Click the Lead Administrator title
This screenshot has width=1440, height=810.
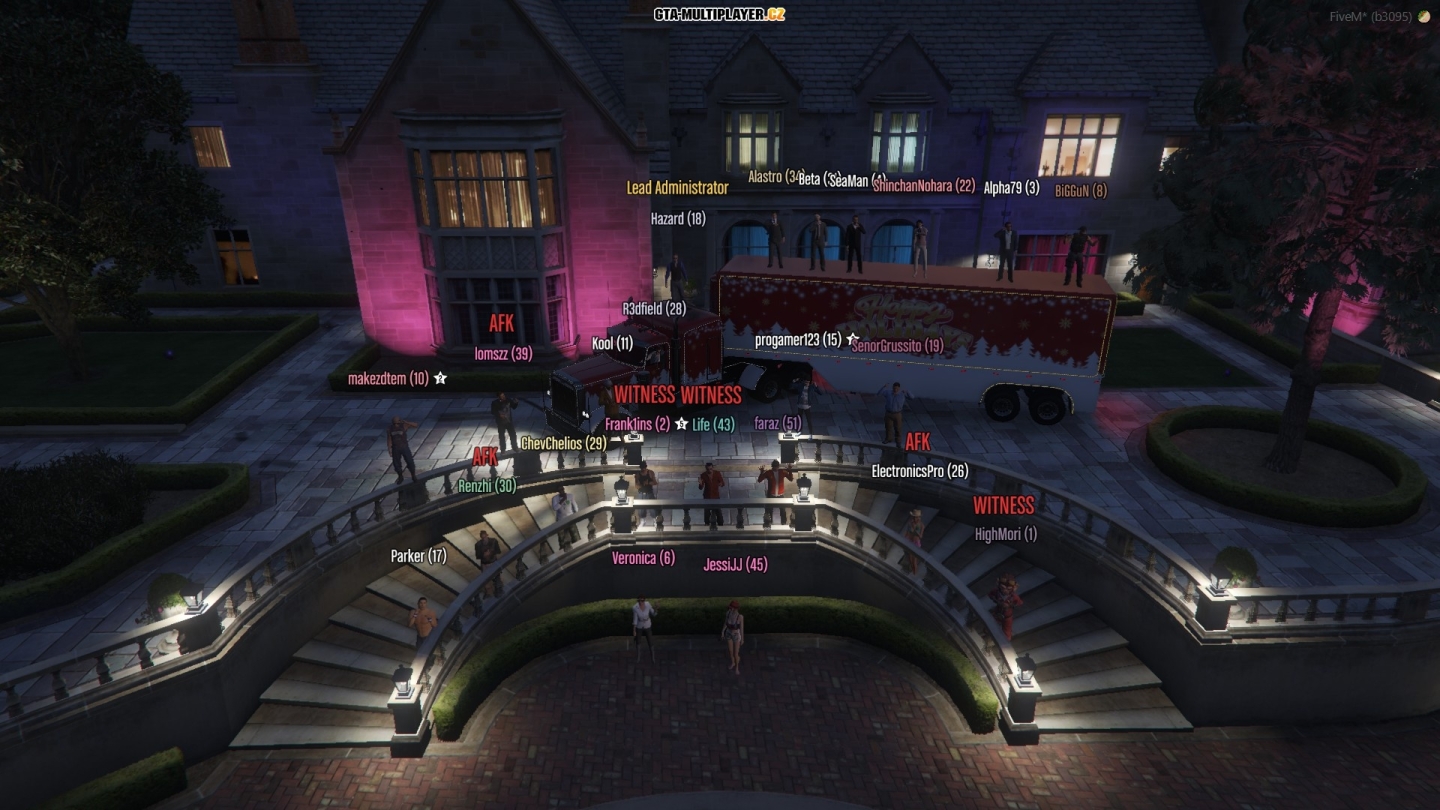point(677,186)
